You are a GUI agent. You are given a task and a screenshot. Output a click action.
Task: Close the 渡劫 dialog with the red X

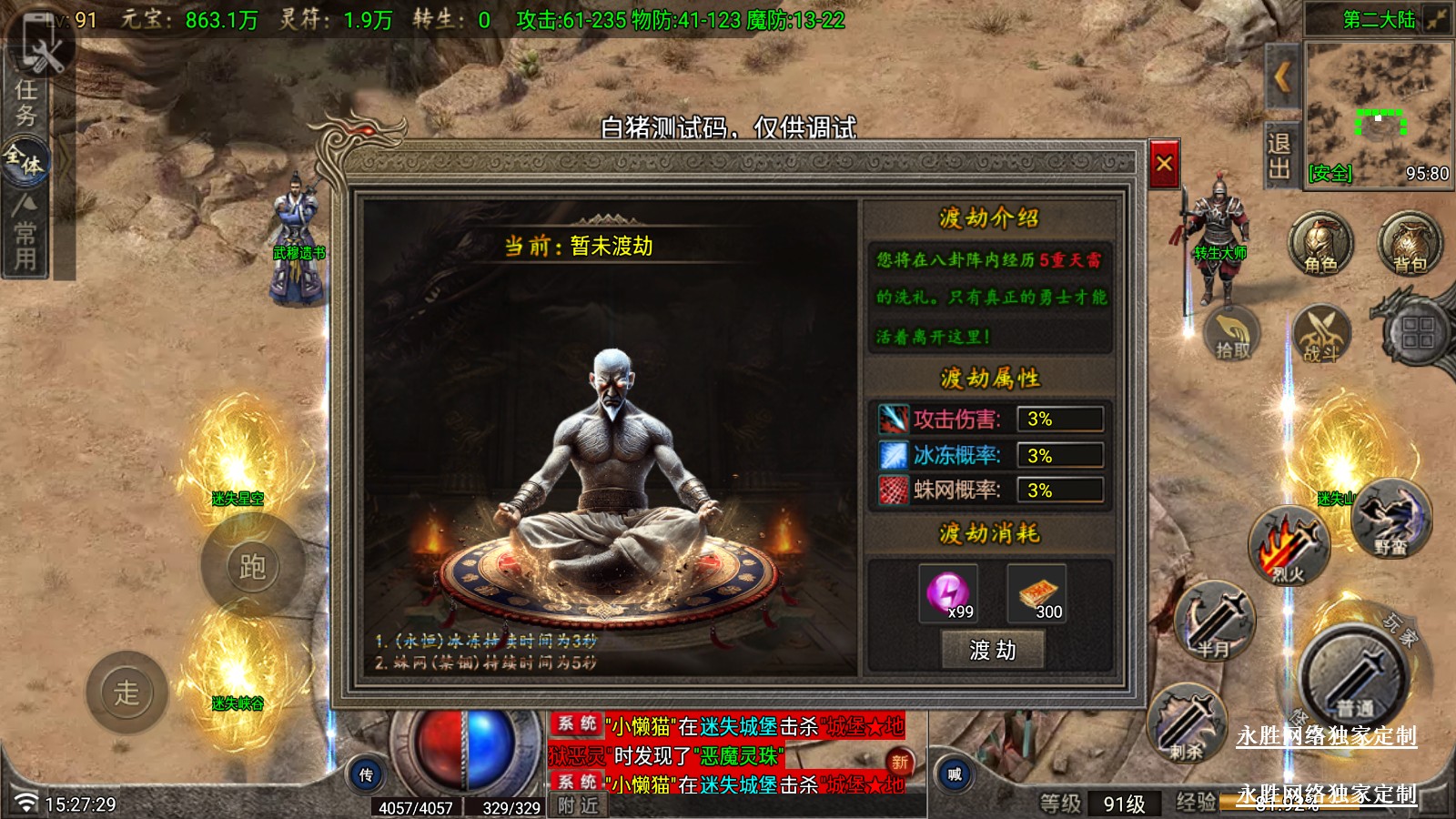pyautogui.click(x=1164, y=164)
